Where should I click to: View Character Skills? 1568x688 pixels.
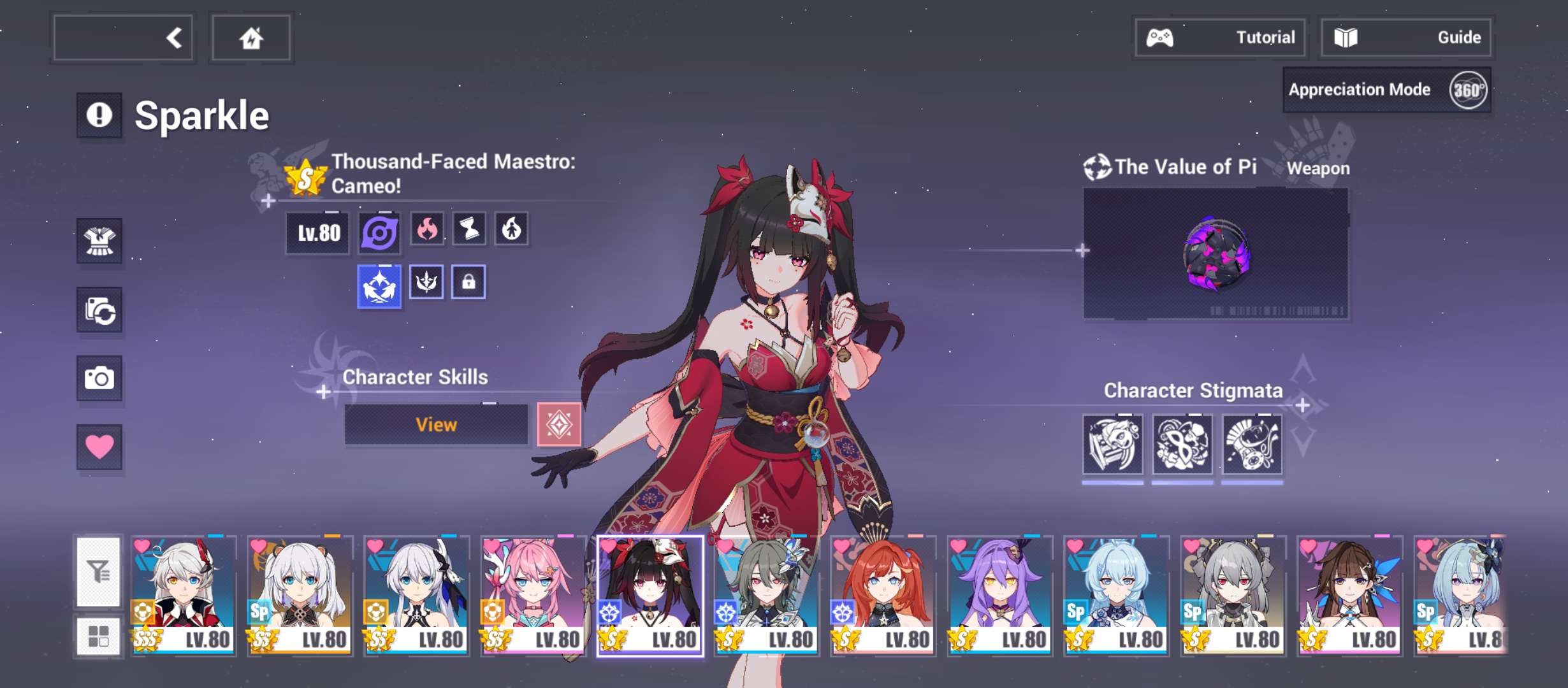pyautogui.click(x=436, y=424)
